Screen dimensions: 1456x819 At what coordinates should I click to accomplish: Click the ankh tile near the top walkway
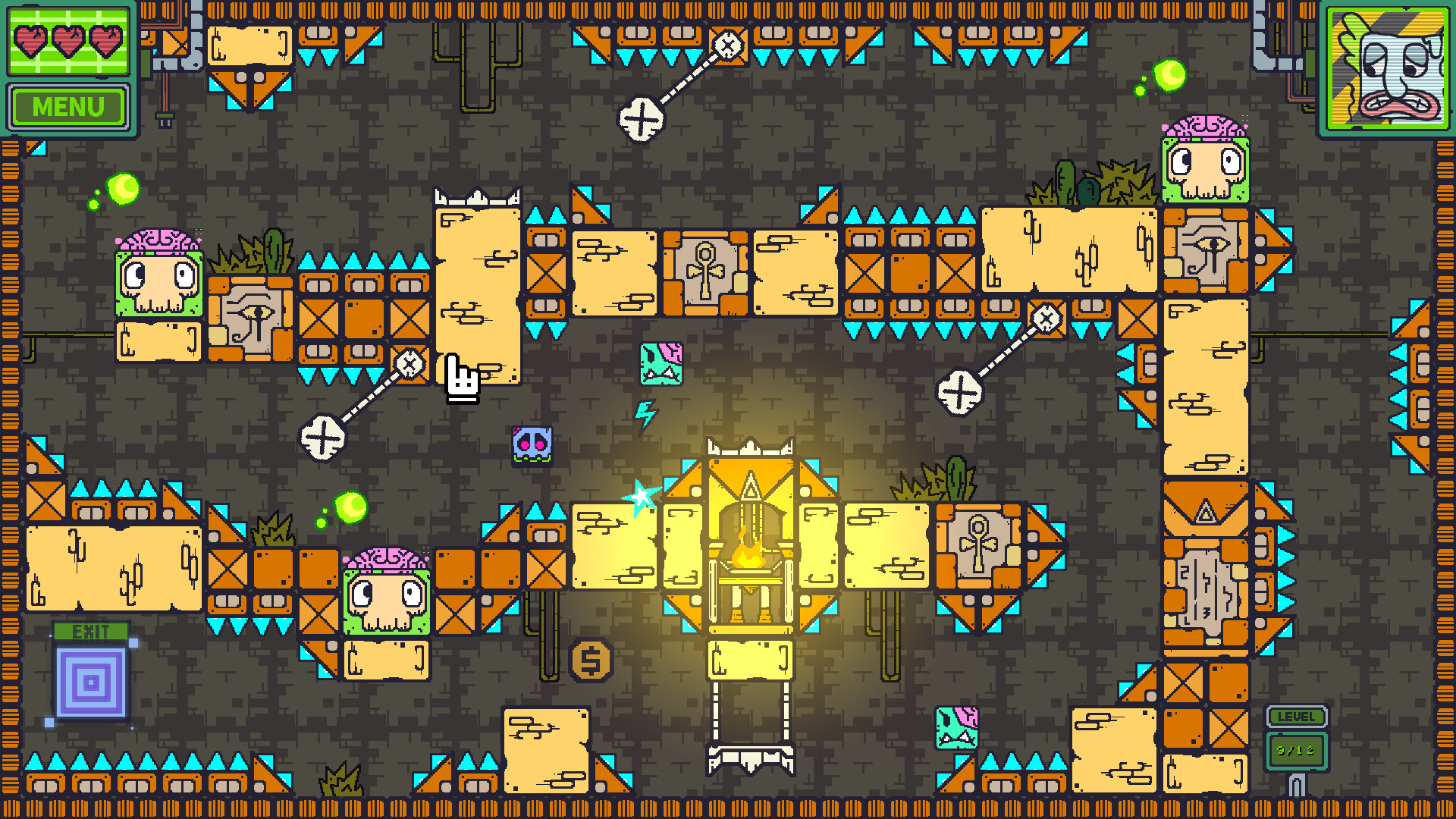click(x=705, y=269)
